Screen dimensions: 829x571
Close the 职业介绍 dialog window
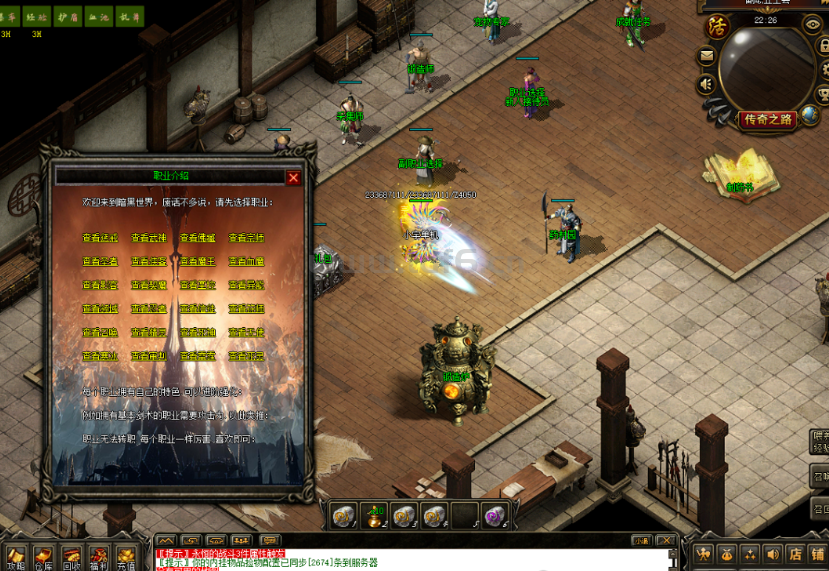click(x=293, y=177)
